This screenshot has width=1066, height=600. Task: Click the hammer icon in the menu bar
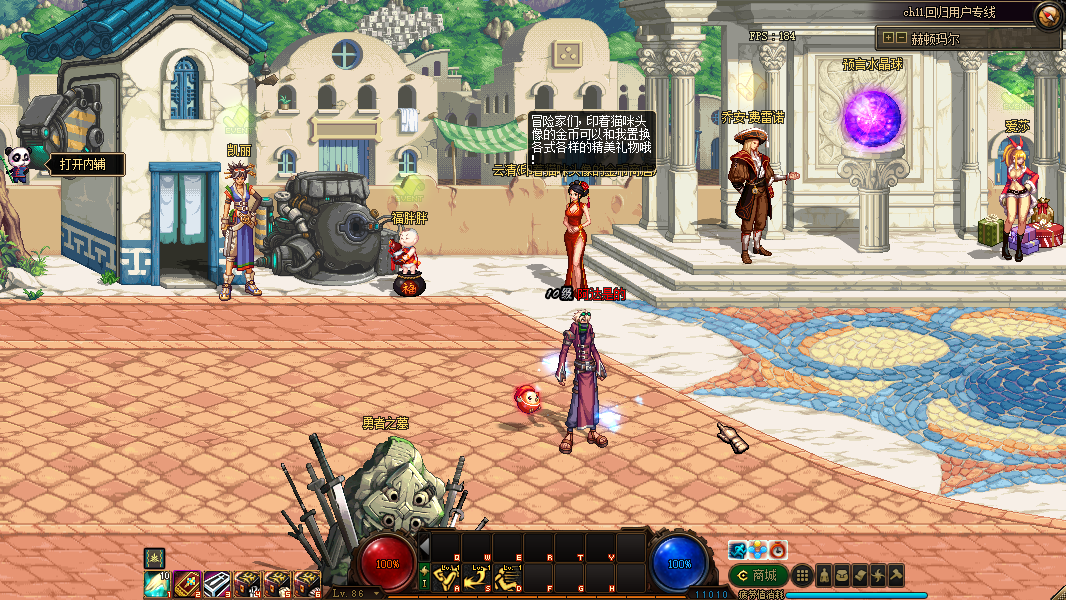(x=896, y=575)
